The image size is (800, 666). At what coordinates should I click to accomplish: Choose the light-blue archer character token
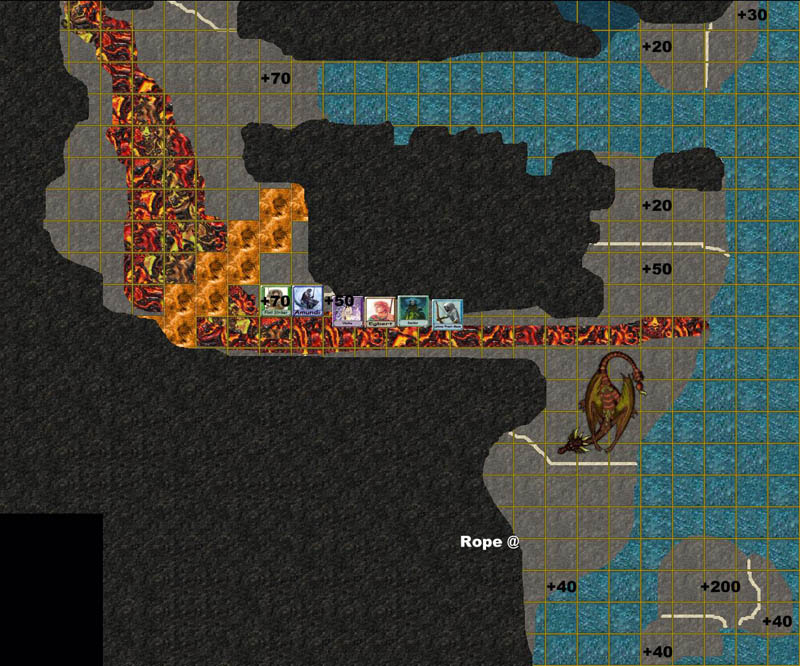pyautogui.click(x=447, y=311)
